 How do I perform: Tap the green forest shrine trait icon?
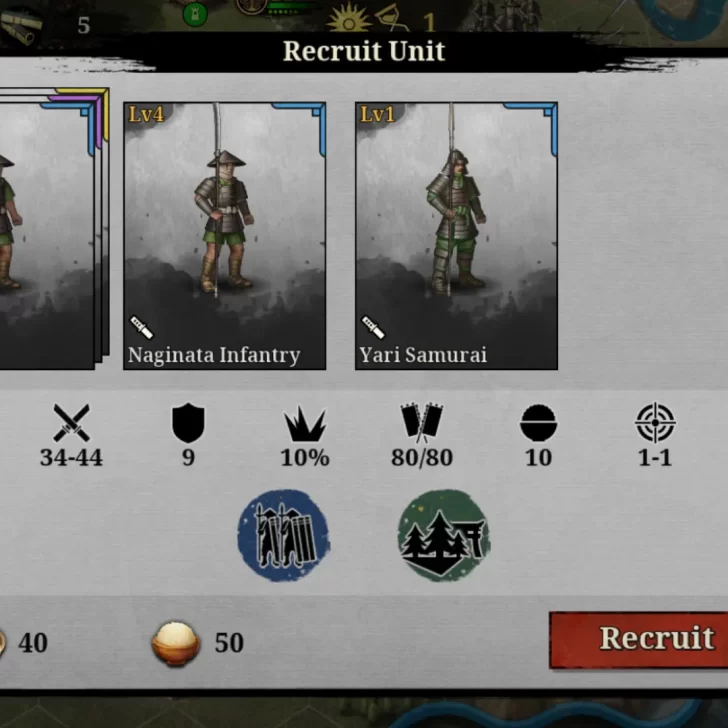443,535
